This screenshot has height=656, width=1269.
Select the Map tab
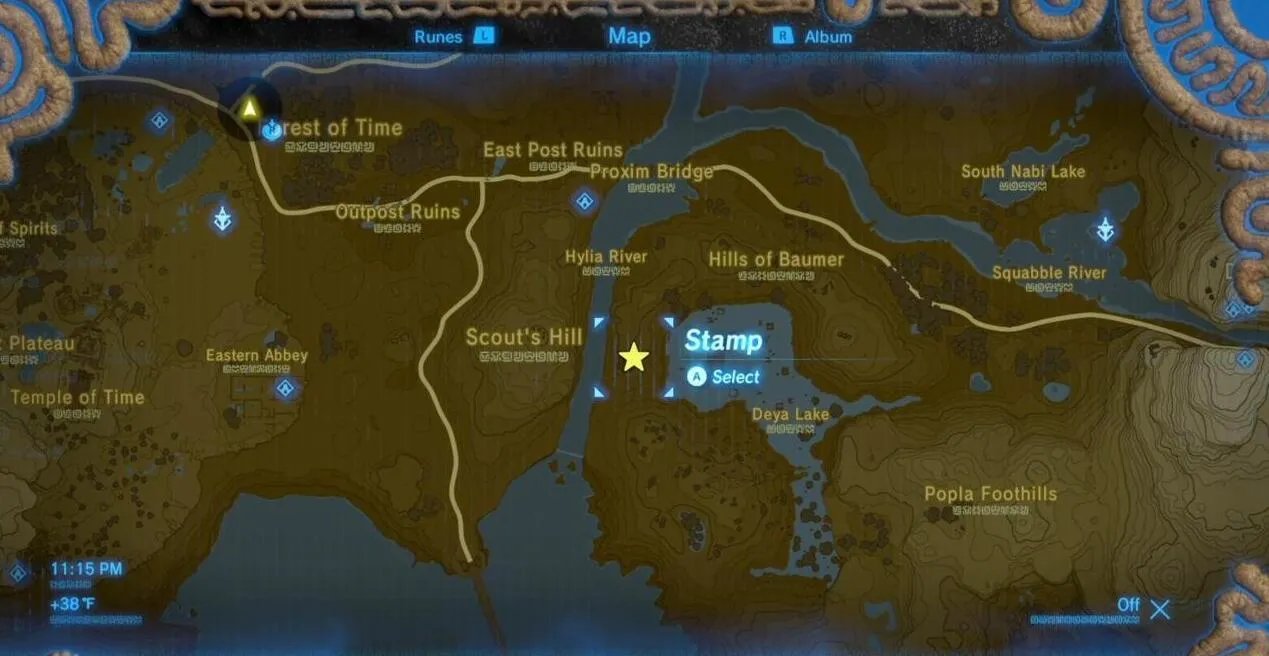click(629, 36)
